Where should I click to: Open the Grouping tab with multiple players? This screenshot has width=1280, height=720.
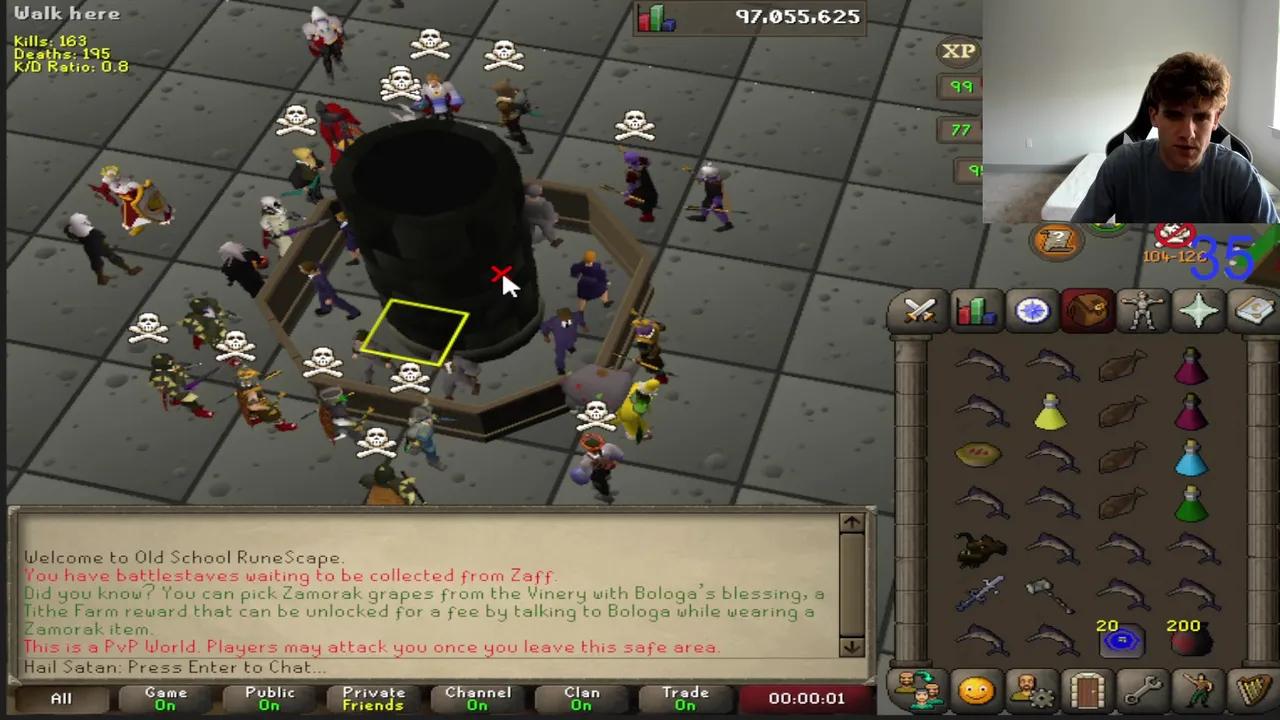pos(918,690)
